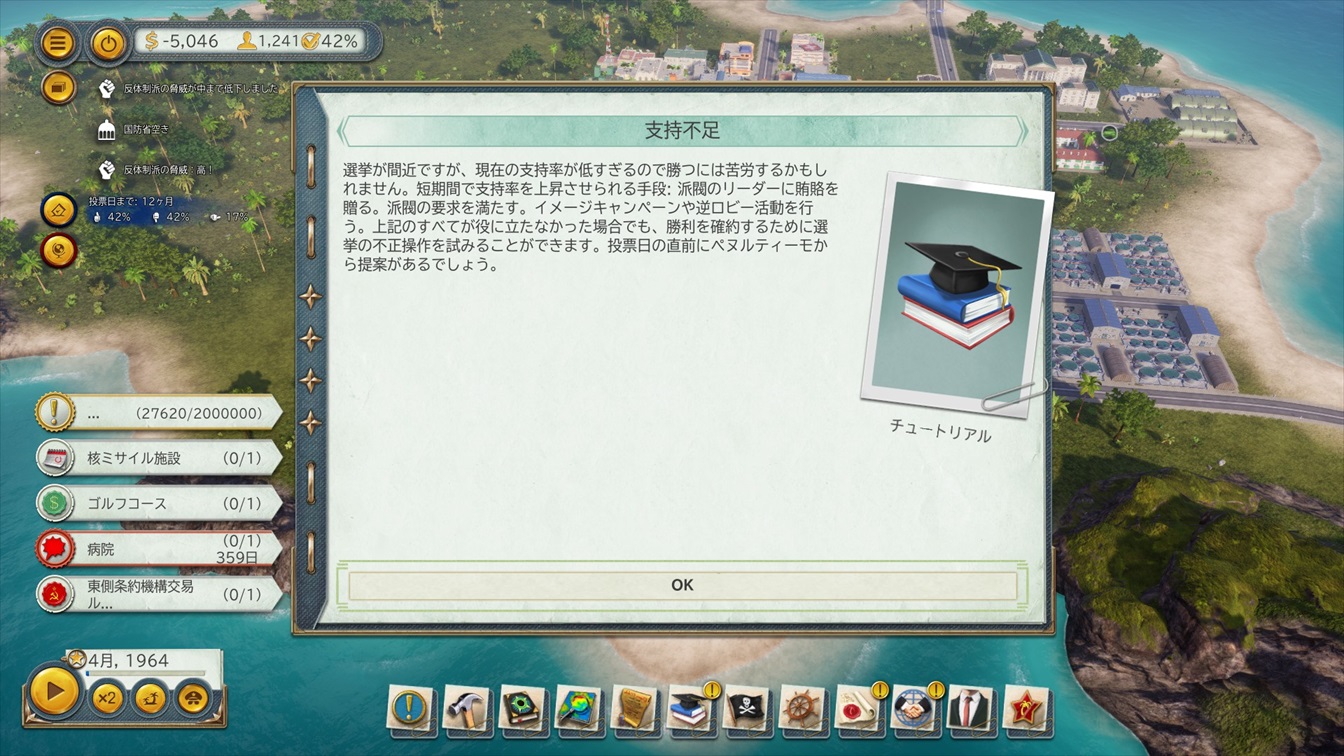Set game speed to x2

pyautogui.click(x=107, y=697)
